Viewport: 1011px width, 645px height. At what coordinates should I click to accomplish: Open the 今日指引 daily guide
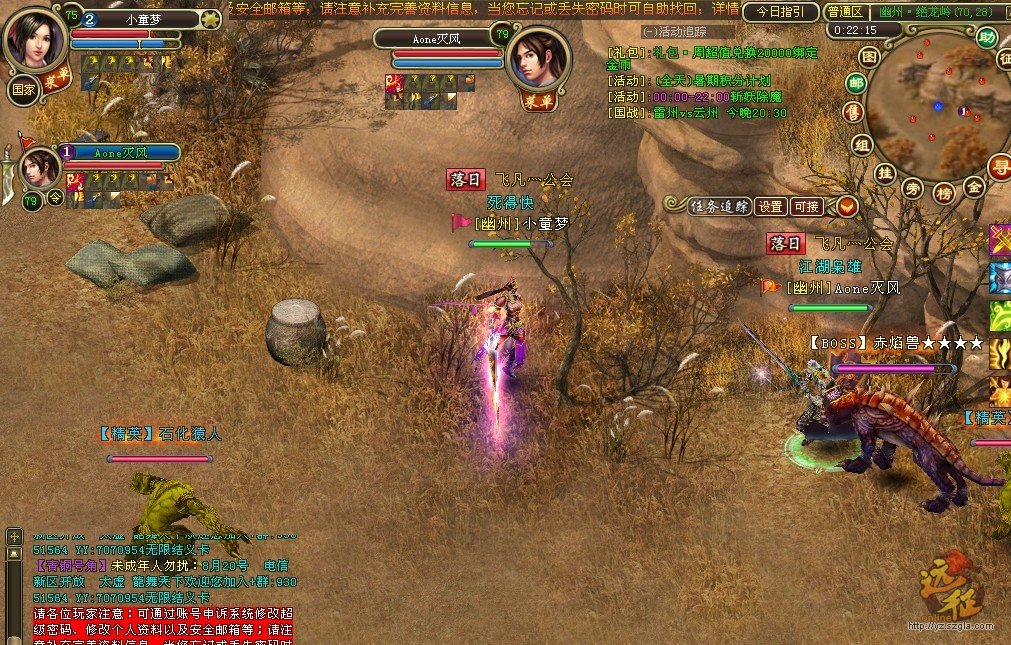780,12
